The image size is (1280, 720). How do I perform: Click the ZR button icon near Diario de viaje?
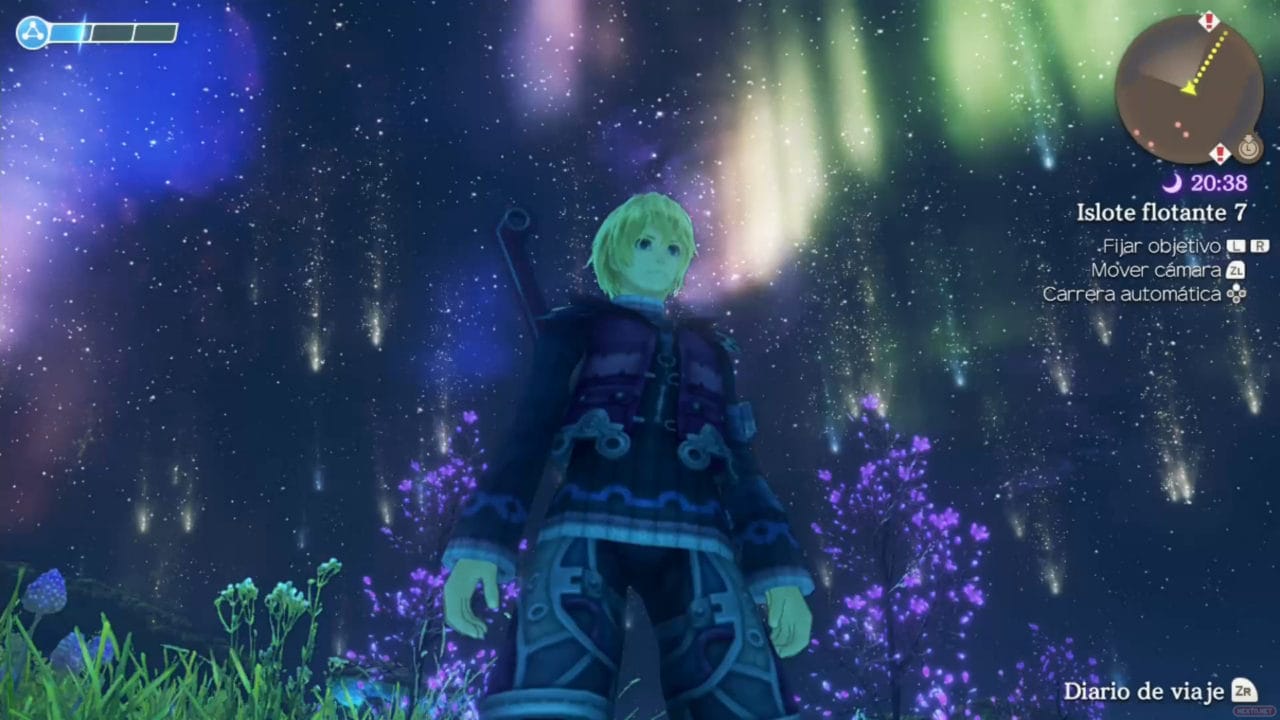tap(1243, 691)
